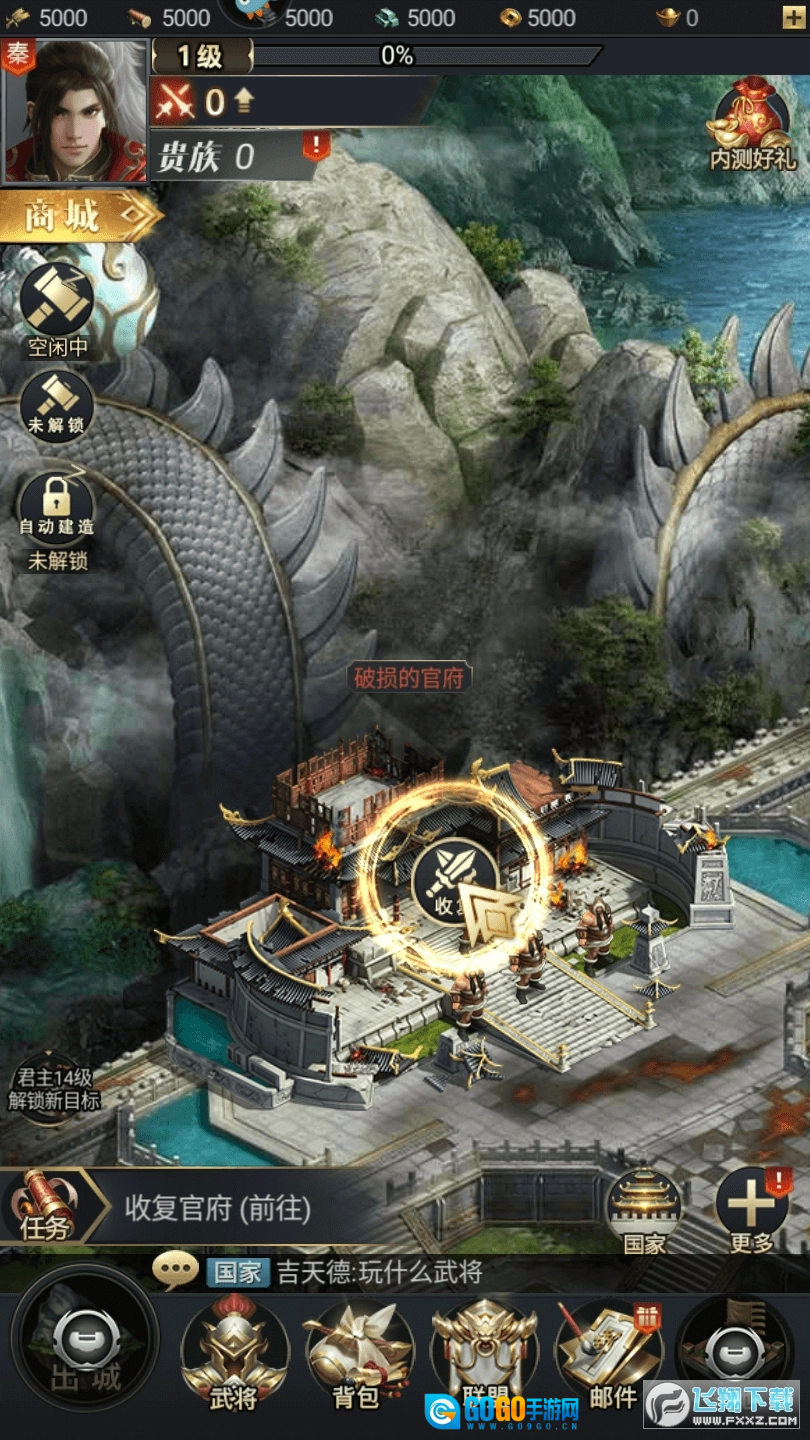810x1440 pixels.
Task: Add gold ingots with the plus button
Action: 792,17
